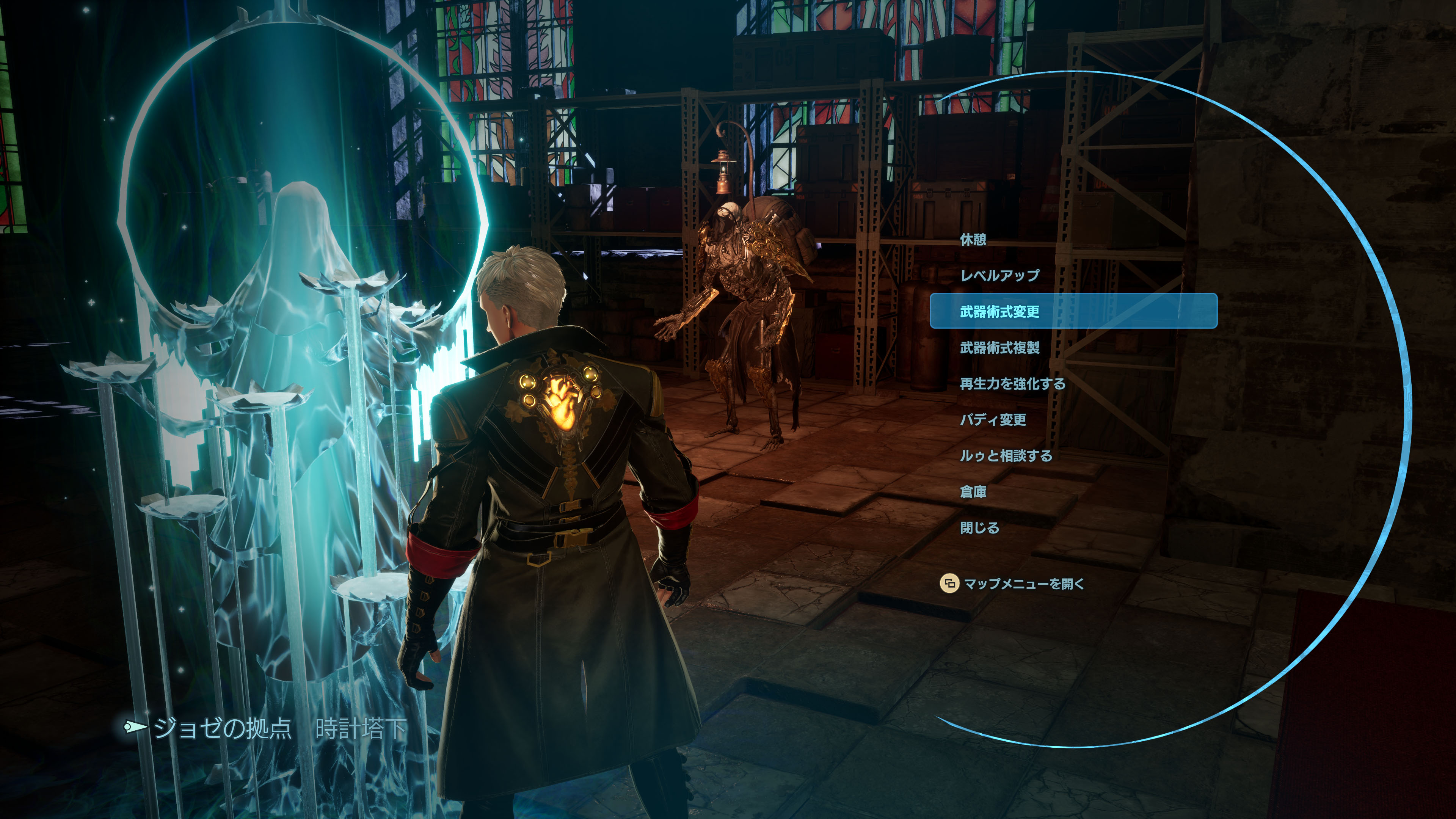Select 武器術式複製 menu entry
The width and height of the screenshot is (1456, 819).
(999, 348)
